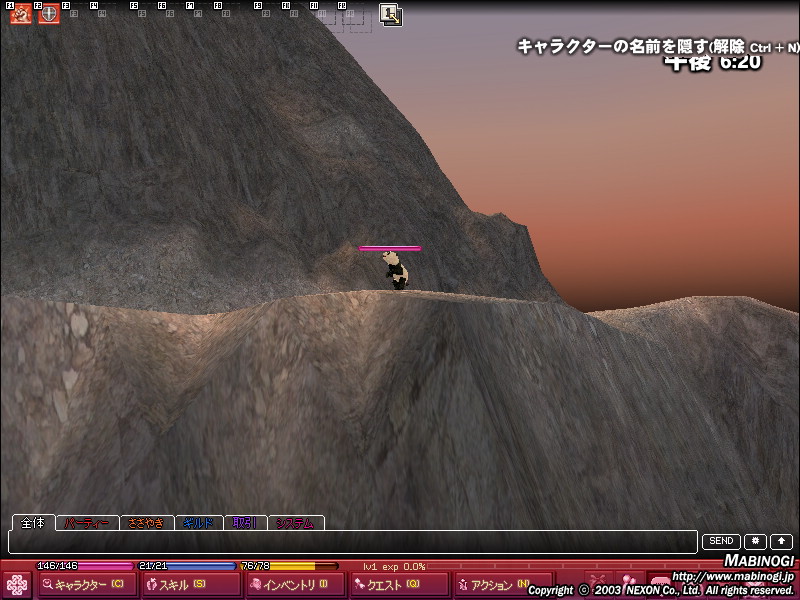Open the キャラクター character window

point(85,585)
